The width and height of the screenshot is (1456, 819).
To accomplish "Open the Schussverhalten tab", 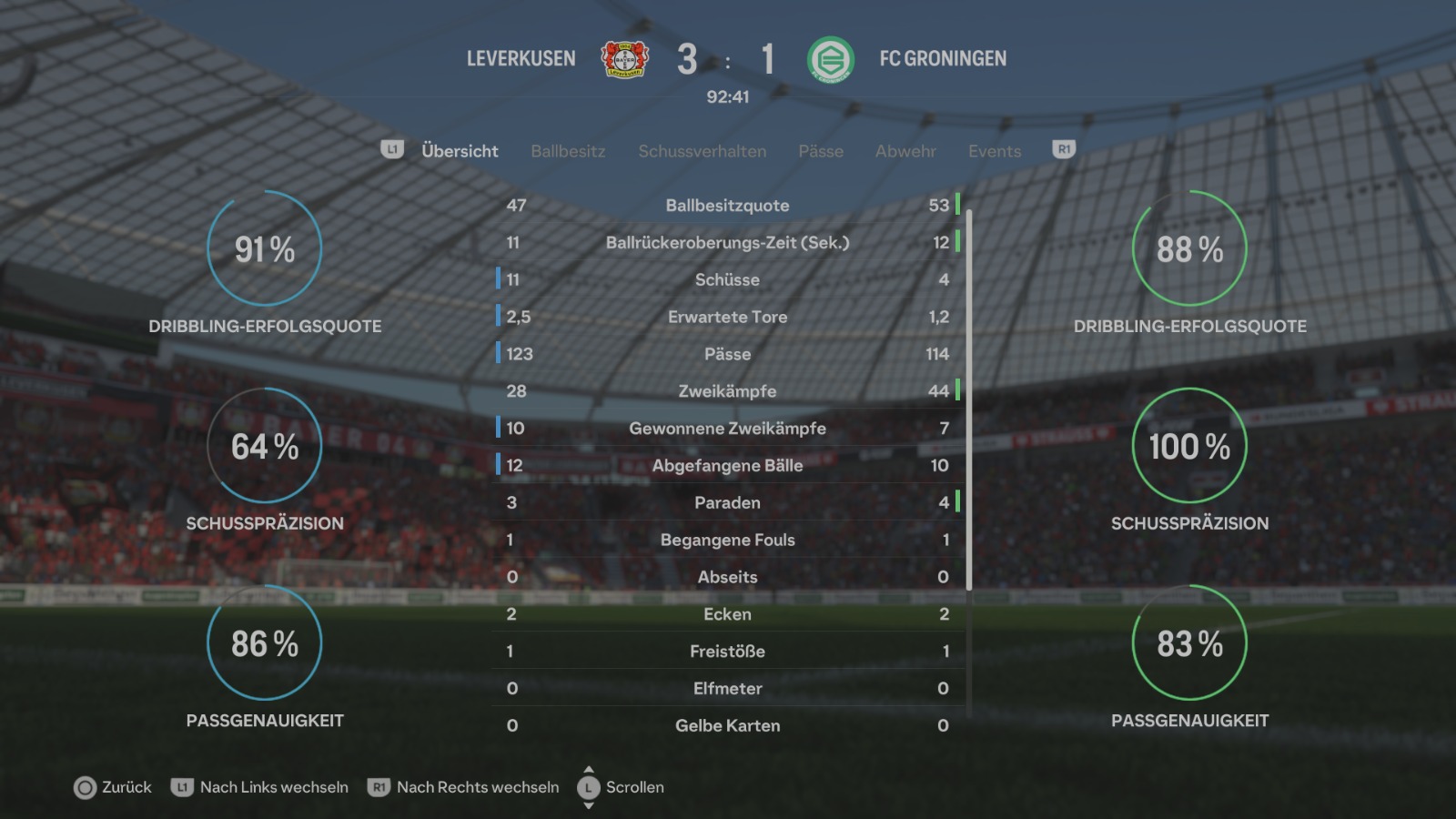I will 702,151.
